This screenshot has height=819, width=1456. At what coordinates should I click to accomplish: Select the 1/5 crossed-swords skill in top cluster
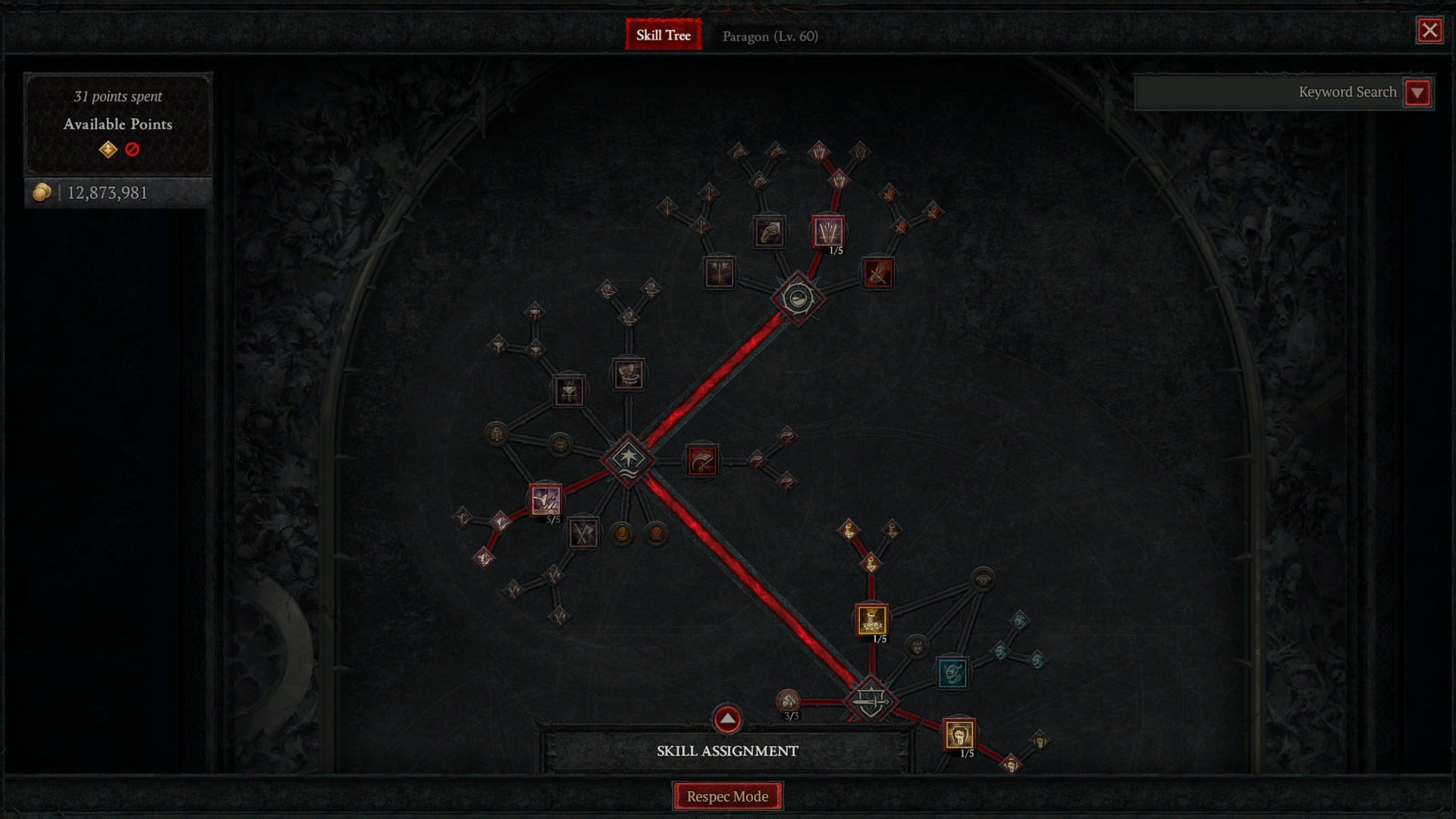829,231
